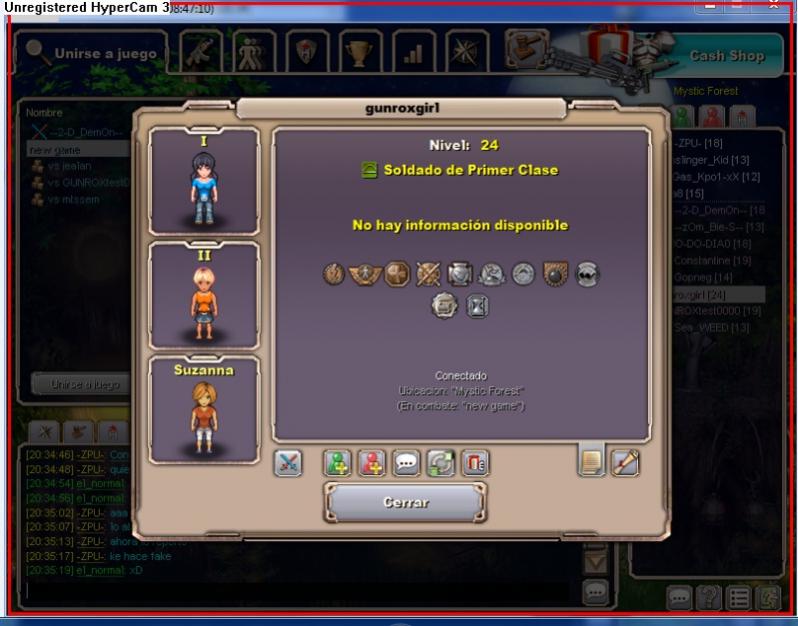798x626 pixels.
Task: Click the gift box above Cash Shop
Action: [609, 44]
